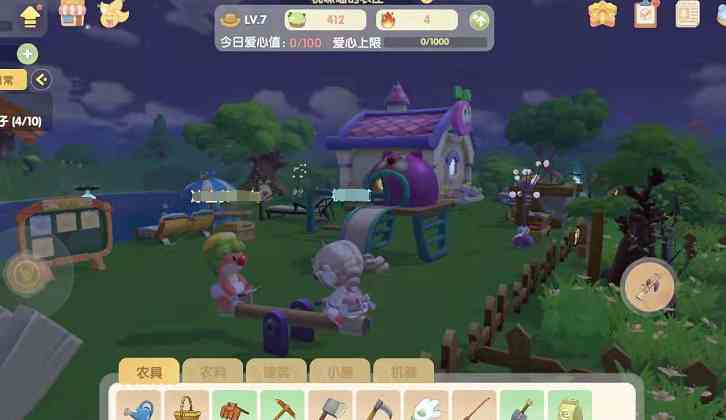Screen dimensions: 726x420
Task: Select the 农具 farm tools tab
Action: (x=149, y=371)
